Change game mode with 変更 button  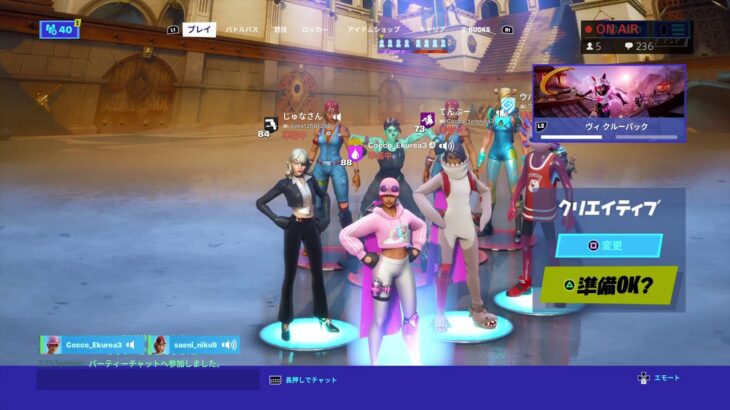tap(609, 245)
